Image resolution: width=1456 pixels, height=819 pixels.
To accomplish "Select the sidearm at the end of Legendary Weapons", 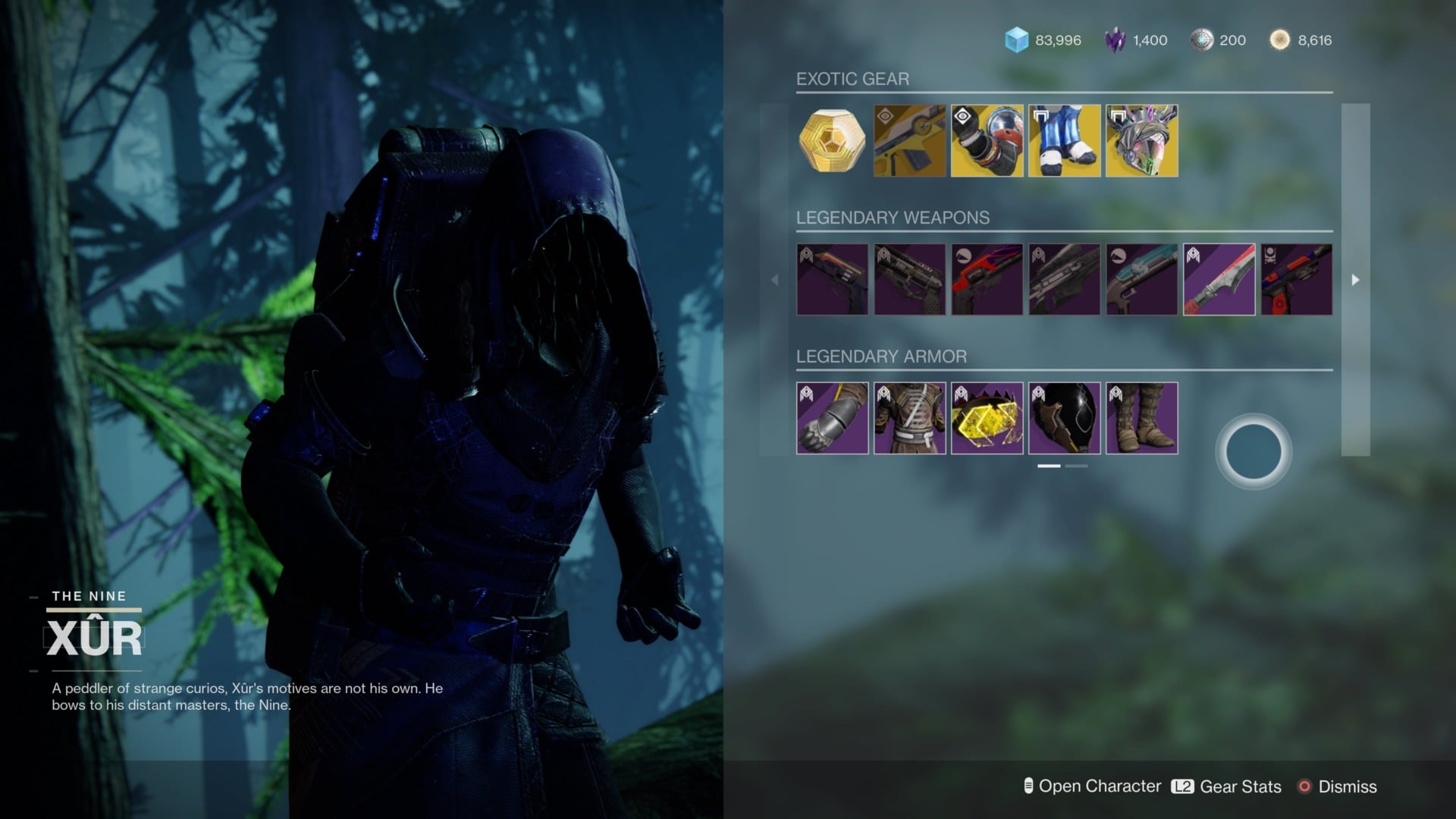I will point(1295,279).
